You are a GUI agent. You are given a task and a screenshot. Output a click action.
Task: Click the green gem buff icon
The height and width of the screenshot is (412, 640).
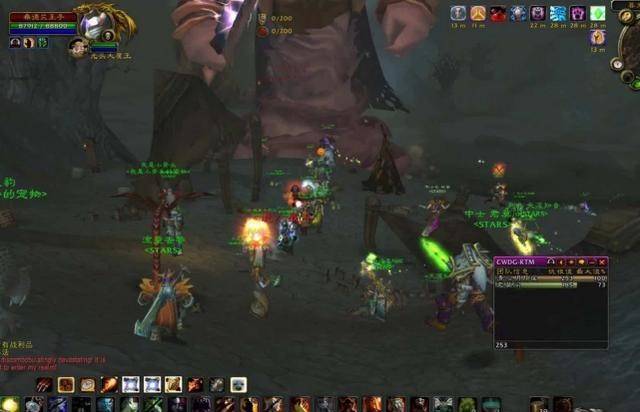tap(598, 13)
